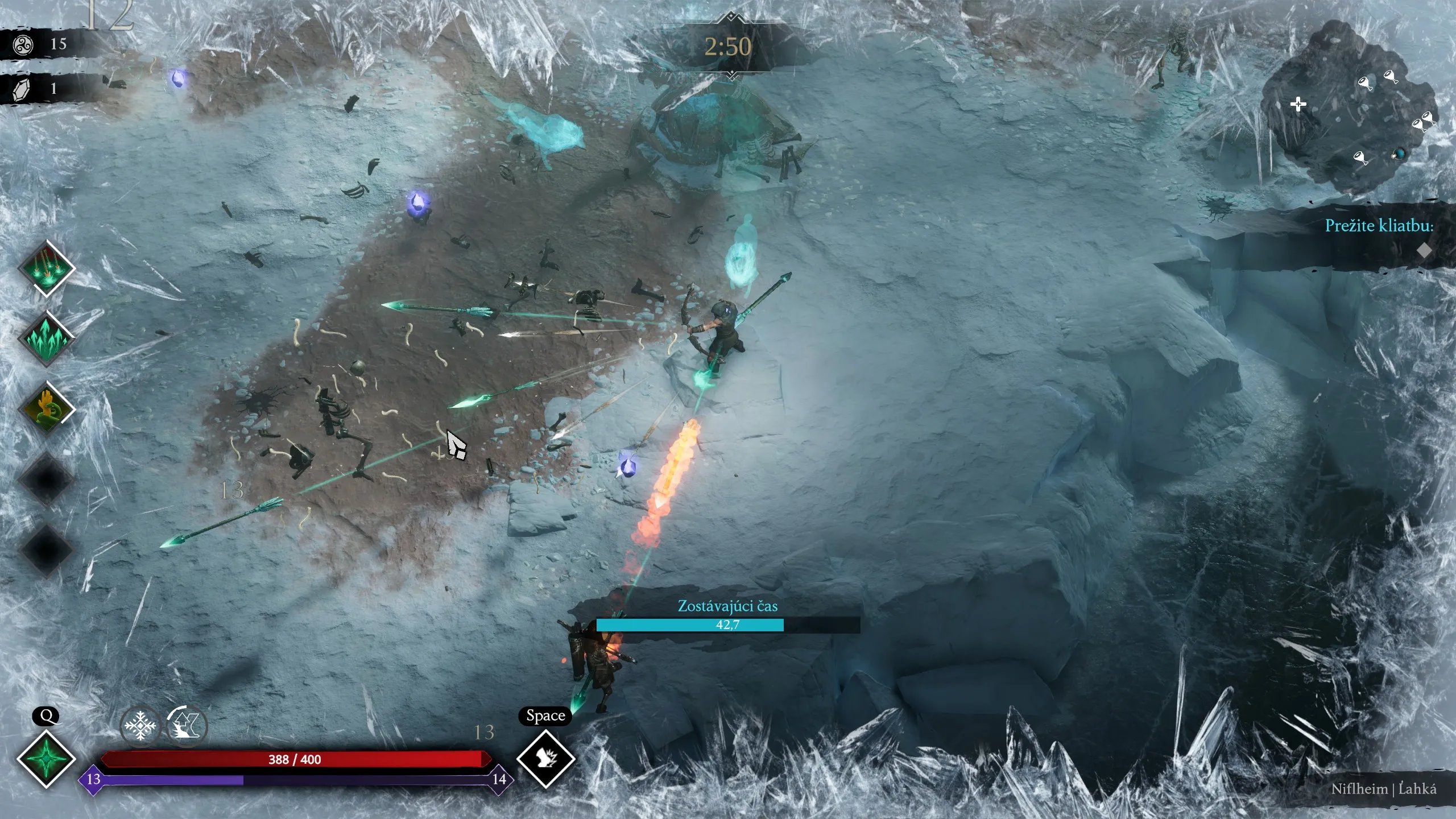The width and height of the screenshot is (1456, 819).
Task: Select the raining arrows ability icon
Action: point(47,268)
